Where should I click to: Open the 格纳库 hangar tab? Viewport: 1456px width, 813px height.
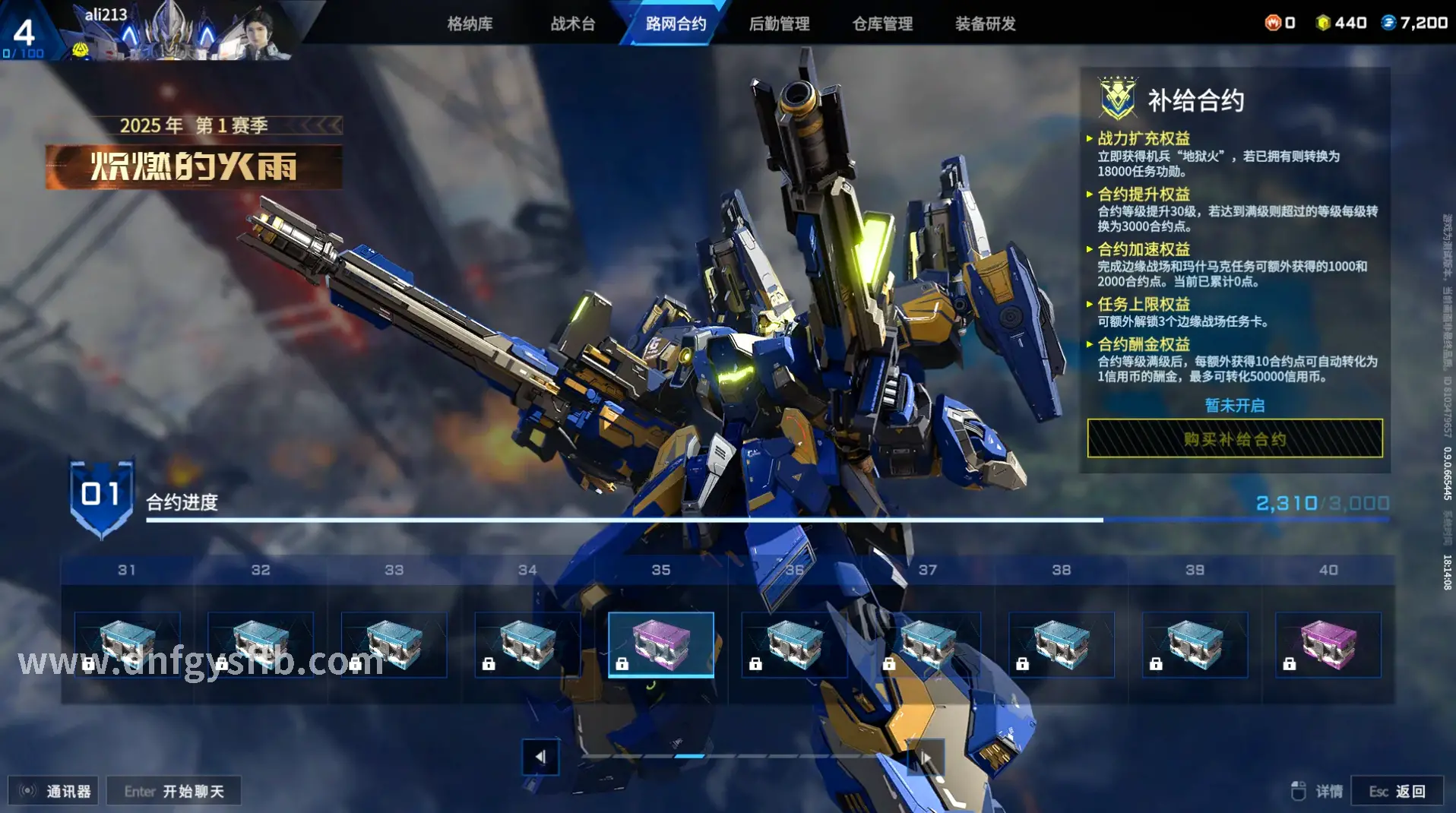tap(470, 24)
